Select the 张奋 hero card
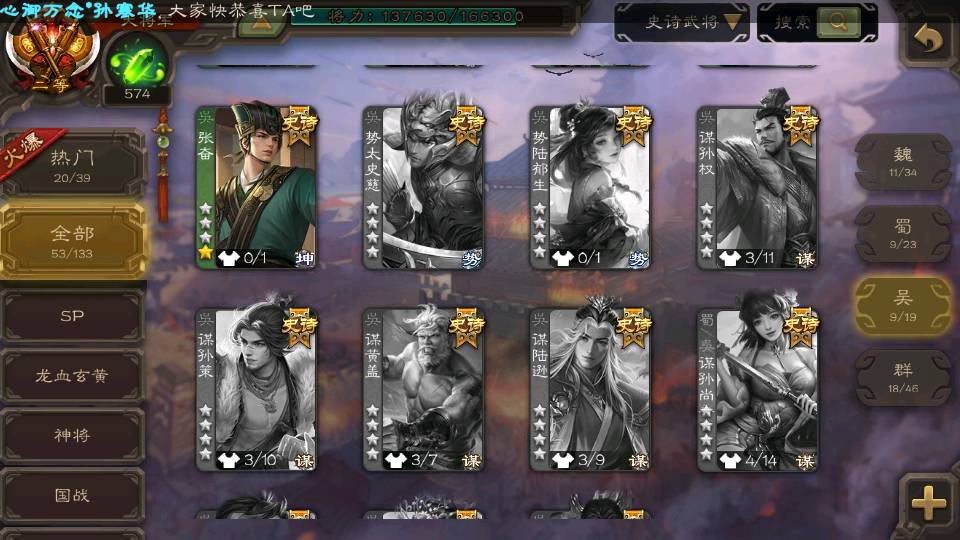This screenshot has width=960, height=540. click(x=256, y=187)
